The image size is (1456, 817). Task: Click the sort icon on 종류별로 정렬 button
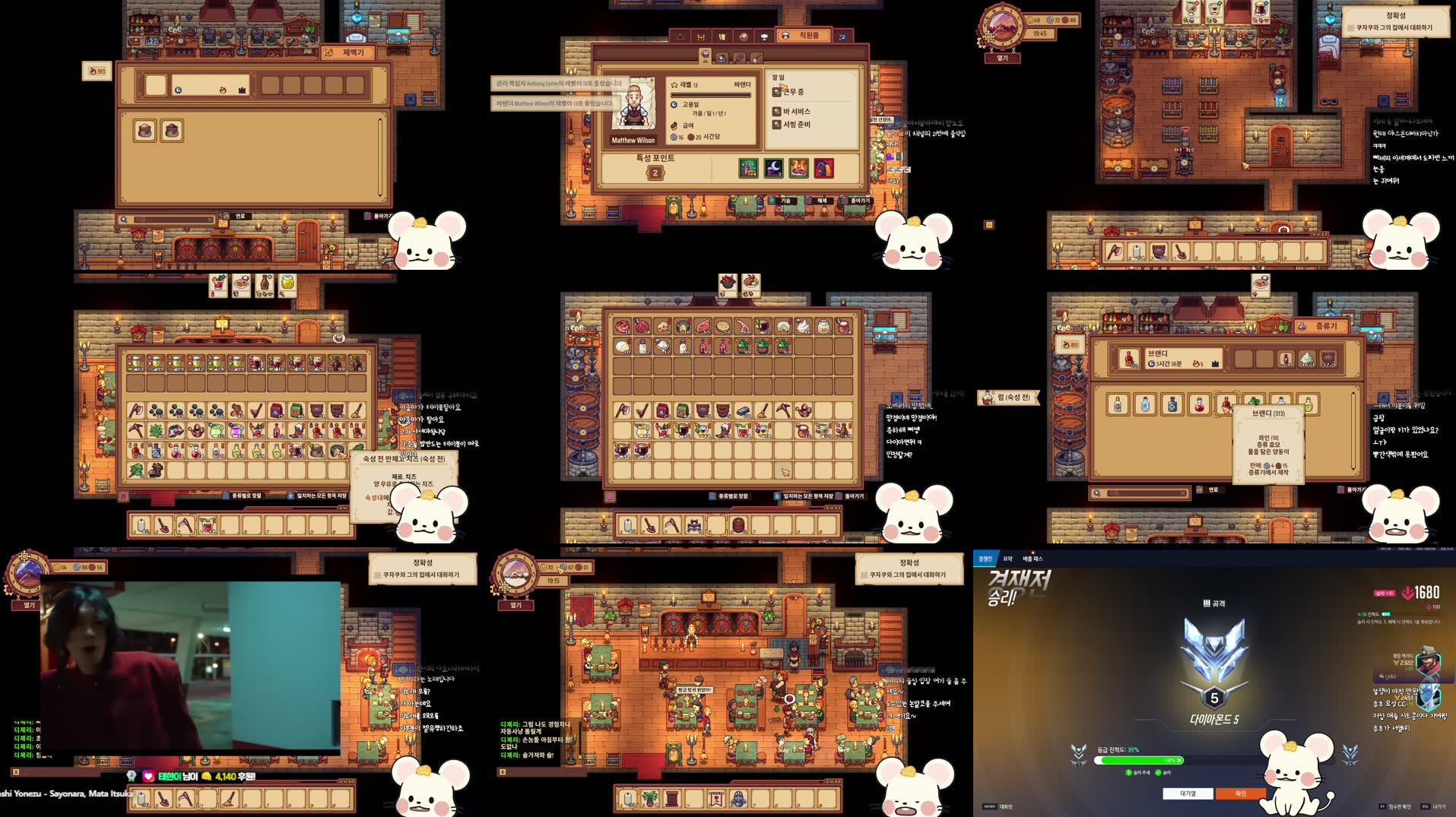[x=712, y=496]
